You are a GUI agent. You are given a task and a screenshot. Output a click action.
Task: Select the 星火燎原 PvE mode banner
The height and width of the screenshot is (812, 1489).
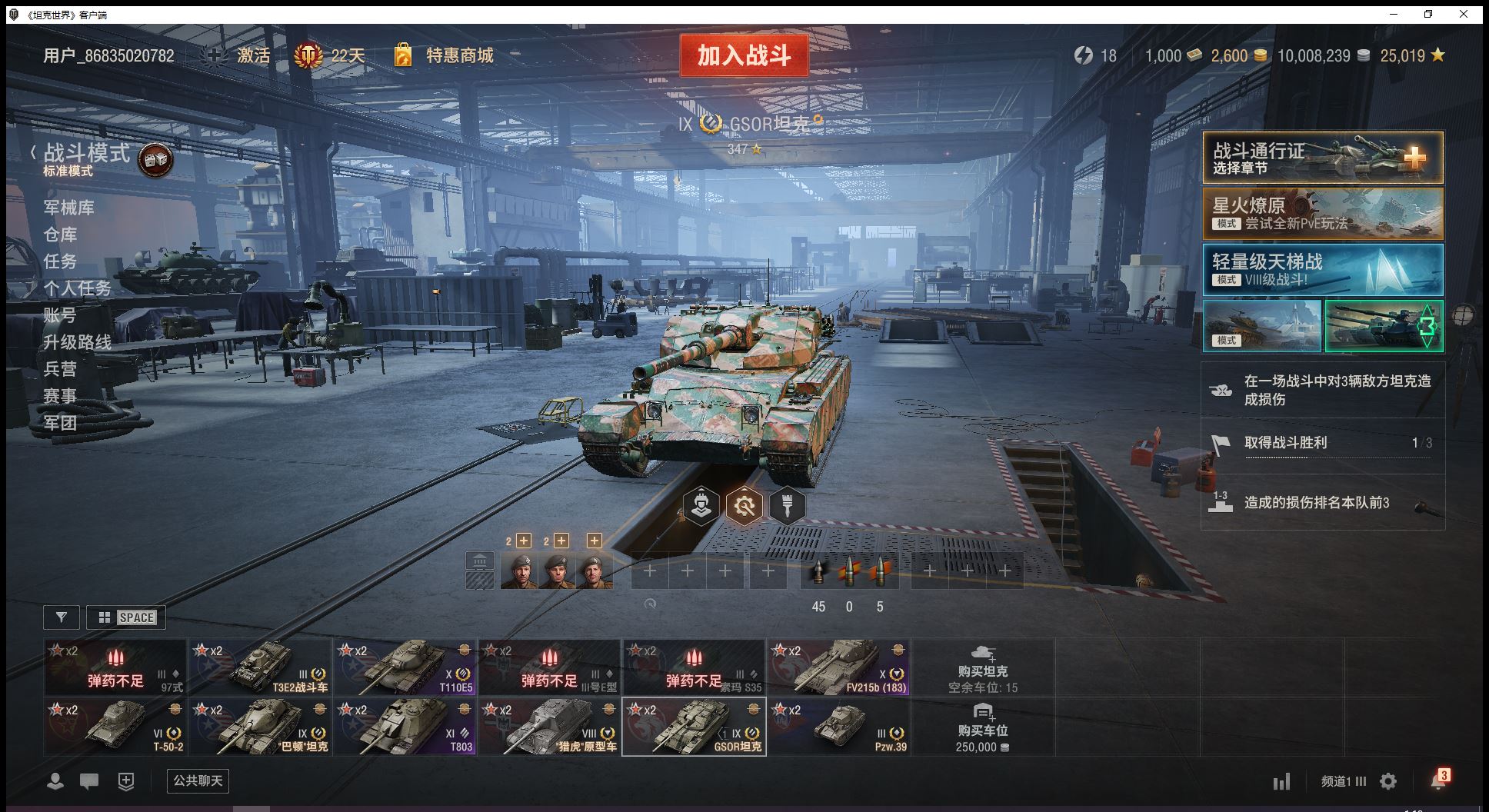[x=1322, y=214]
